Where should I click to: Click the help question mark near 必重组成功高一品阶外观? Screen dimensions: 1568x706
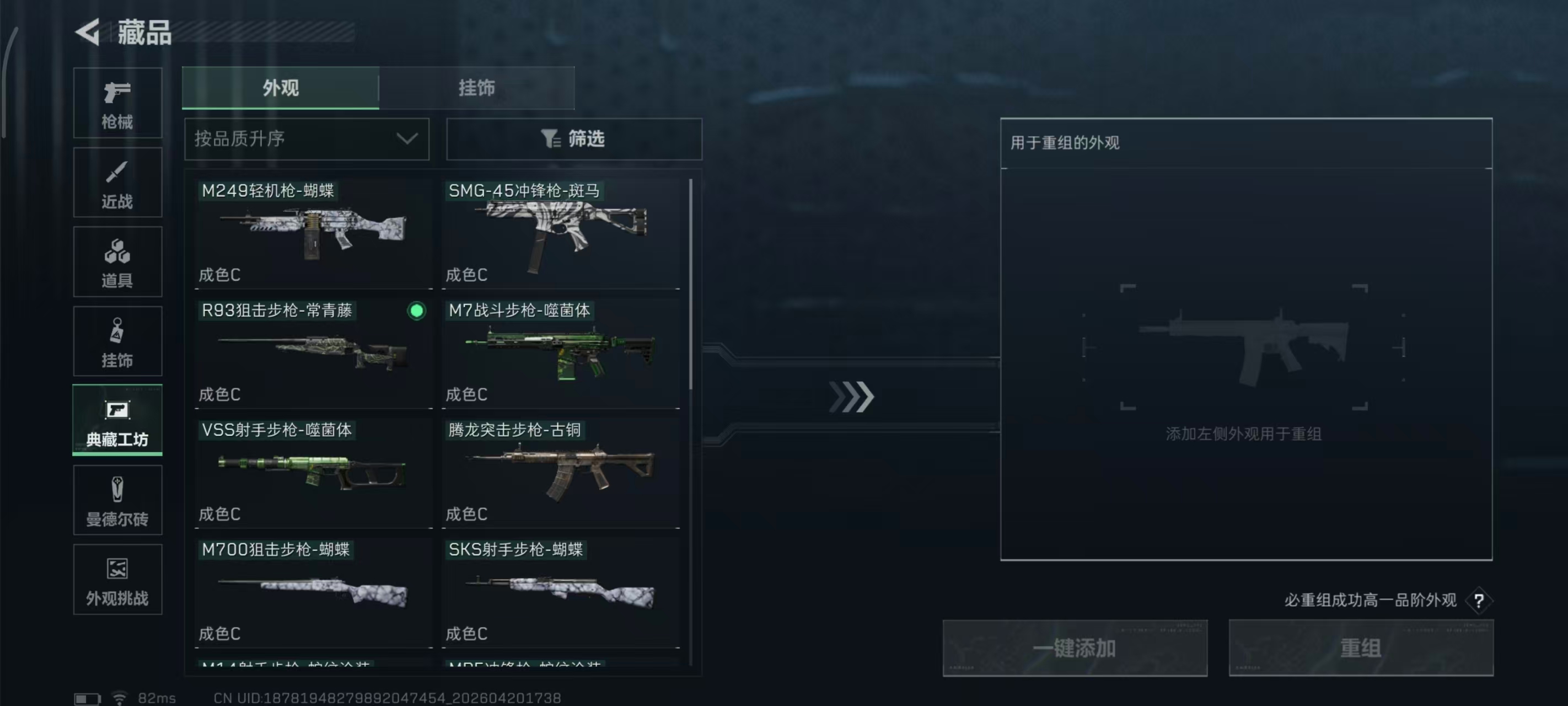(x=1479, y=600)
